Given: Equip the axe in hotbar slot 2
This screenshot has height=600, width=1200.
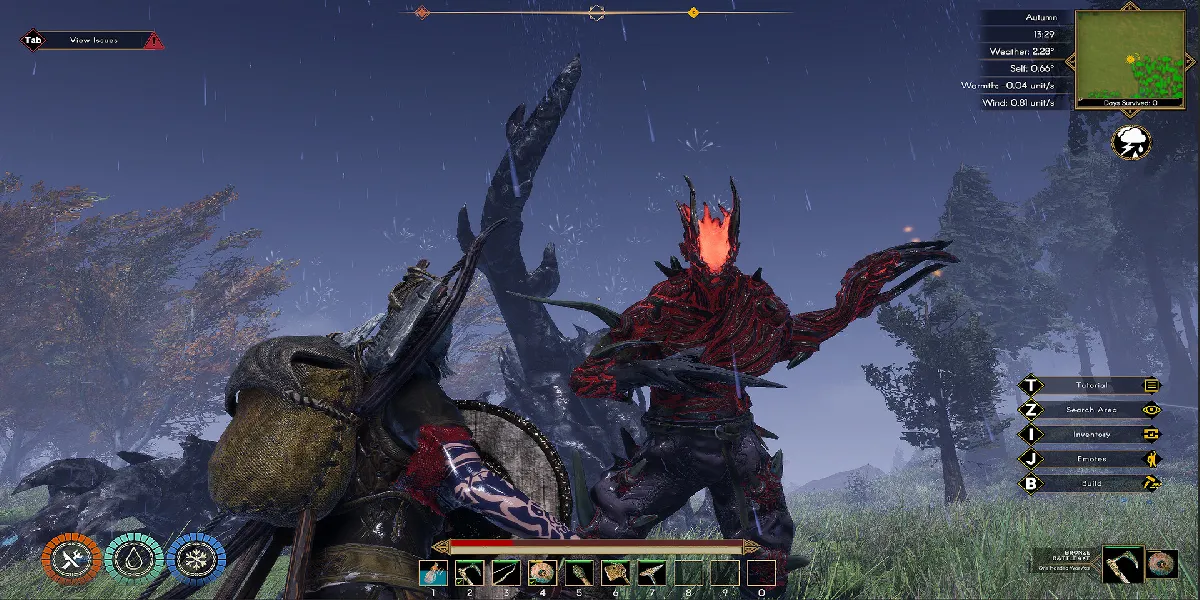Looking at the screenshot, I should (470, 573).
